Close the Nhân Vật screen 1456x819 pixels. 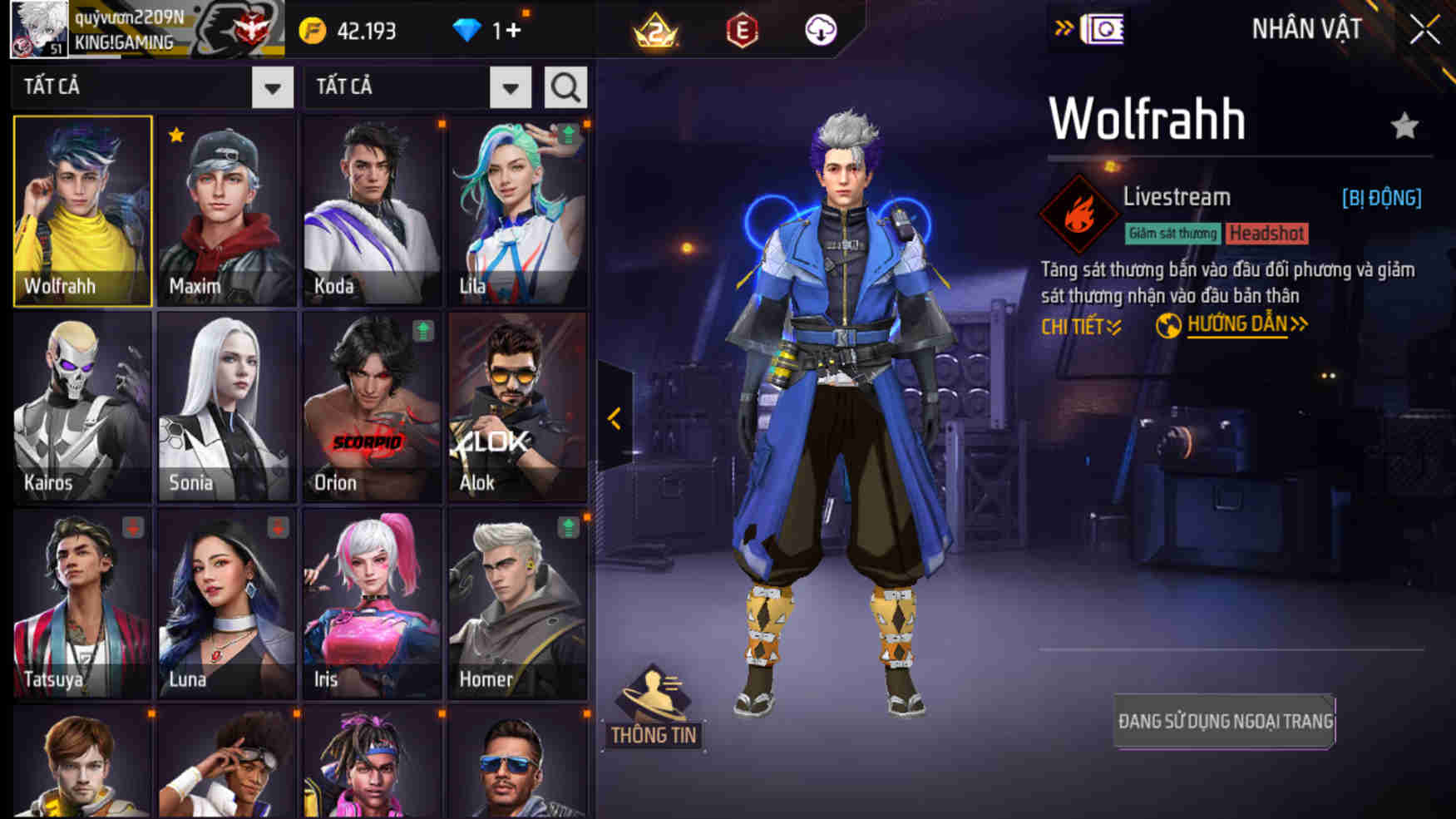pyautogui.click(x=1424, y=30)
